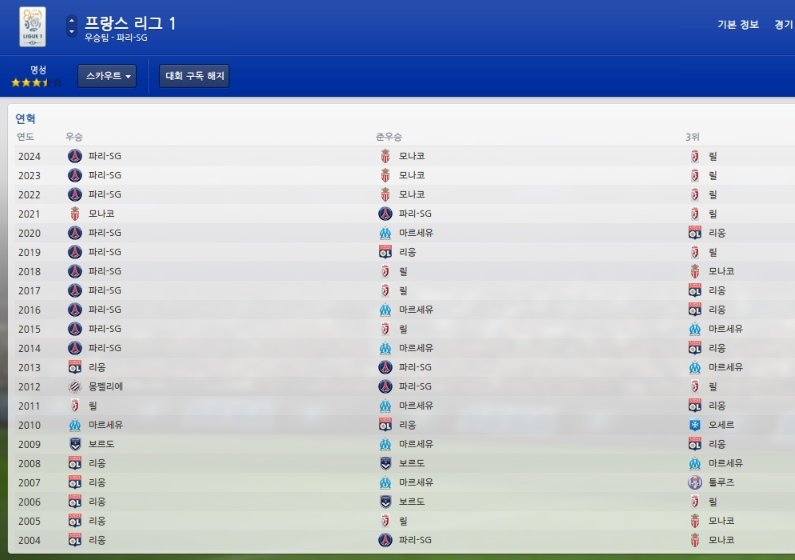Open 2021 champion 모나코
Image resolution: width=795 pixels, height=560 pixels.
(101, 214)
